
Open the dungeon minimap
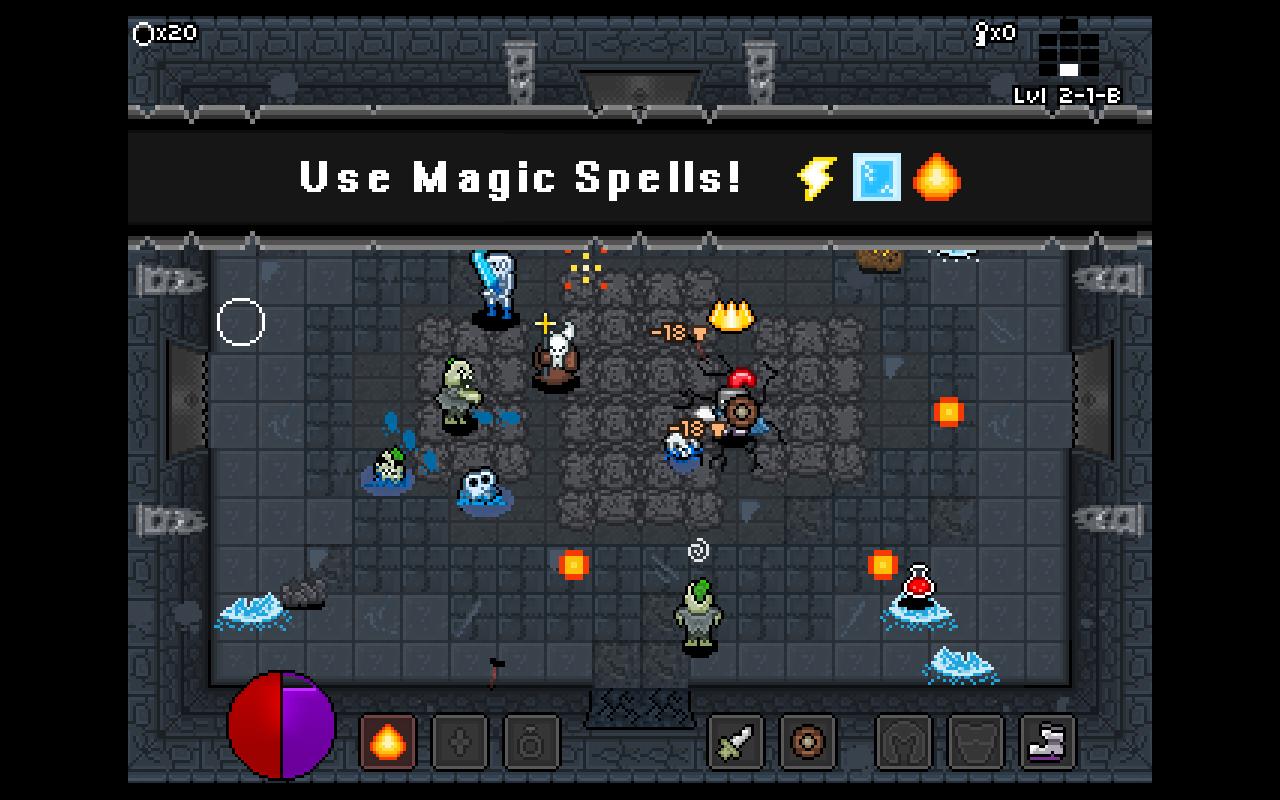click(1068, 50)
